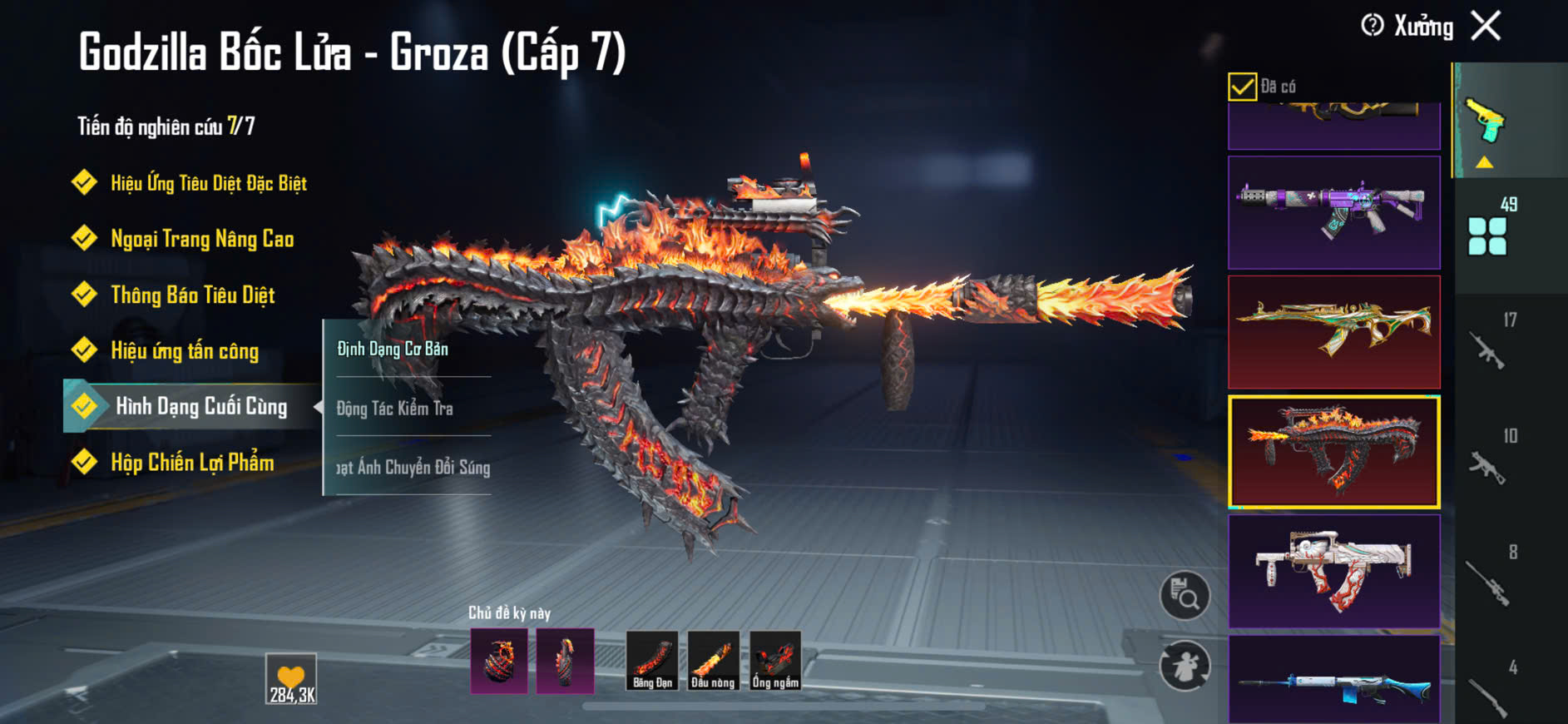Close the weapon workshop screen
Screen dimensions: 1568x724
pos(1486,26)
